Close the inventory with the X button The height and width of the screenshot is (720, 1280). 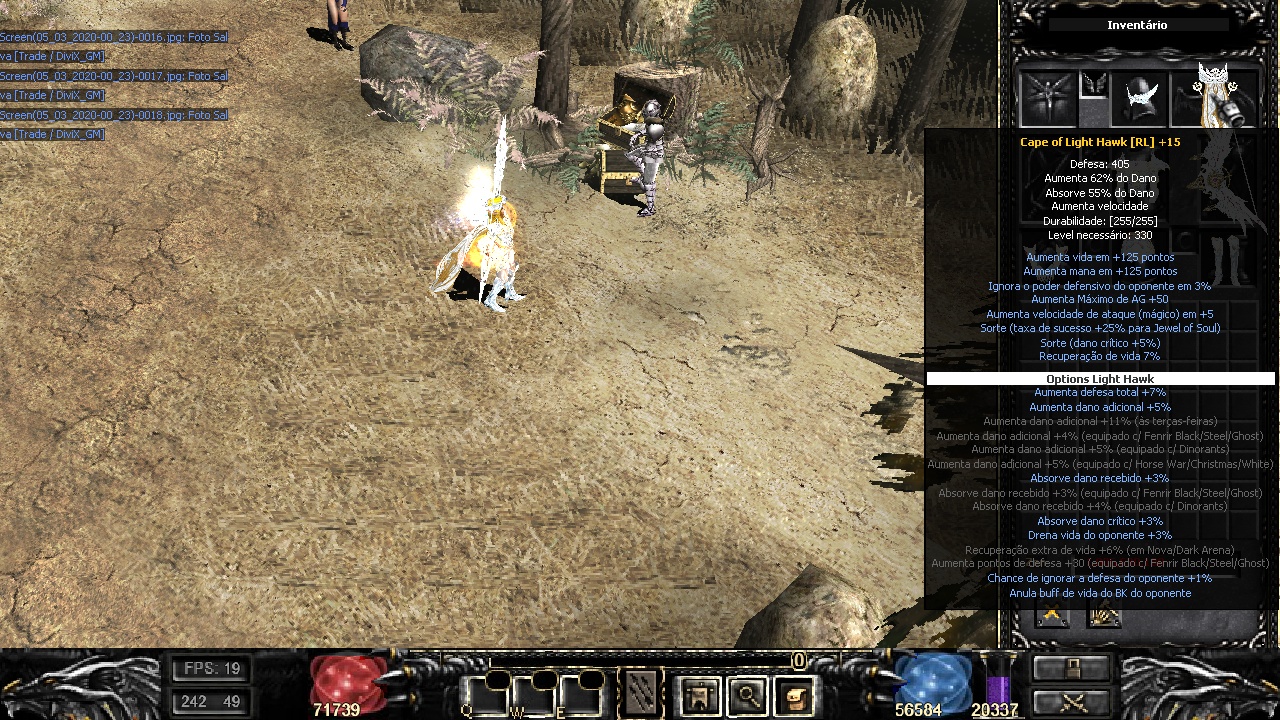[x=1052, y=616]
